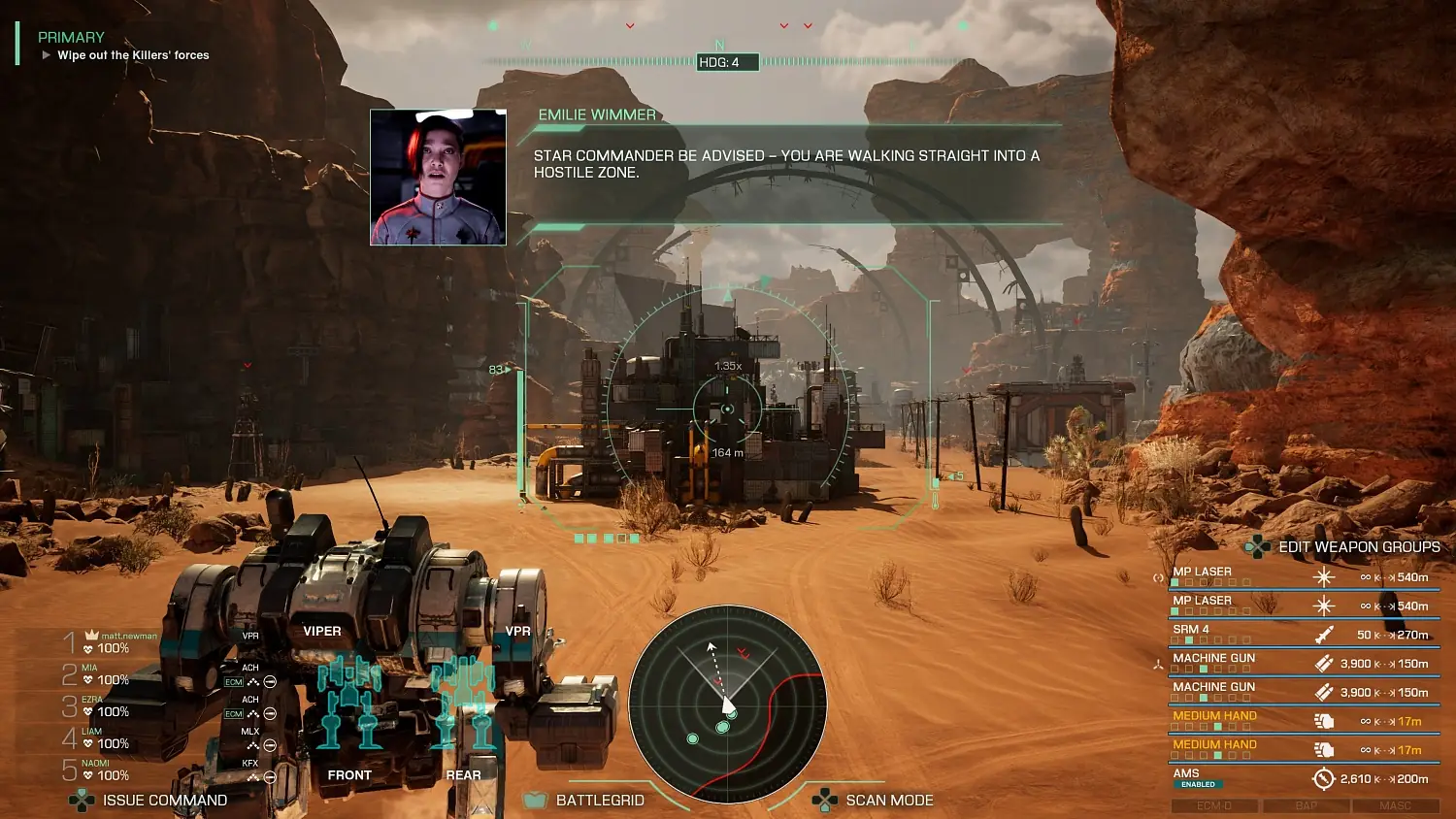Switch to the FRONT armor view
Image resolution: width=1456 pixels, height=819 pixels.
point(349,774)
